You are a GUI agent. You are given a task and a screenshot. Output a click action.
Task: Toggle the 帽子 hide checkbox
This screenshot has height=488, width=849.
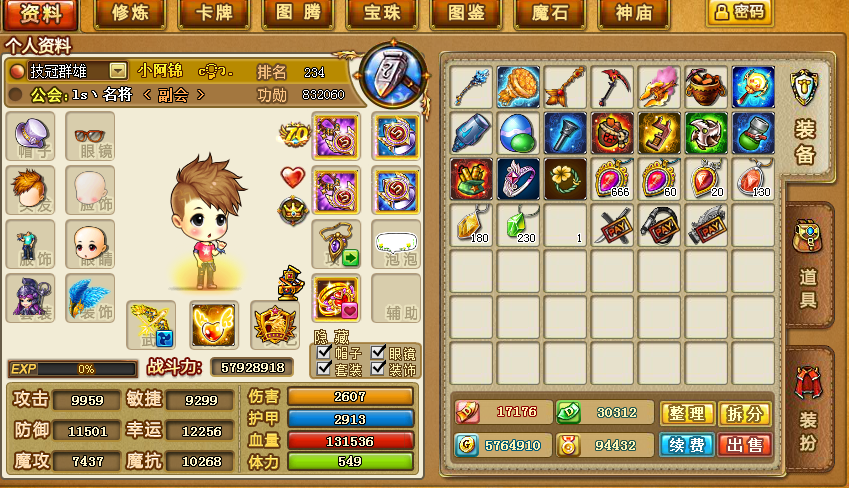[x=324, y=352]
